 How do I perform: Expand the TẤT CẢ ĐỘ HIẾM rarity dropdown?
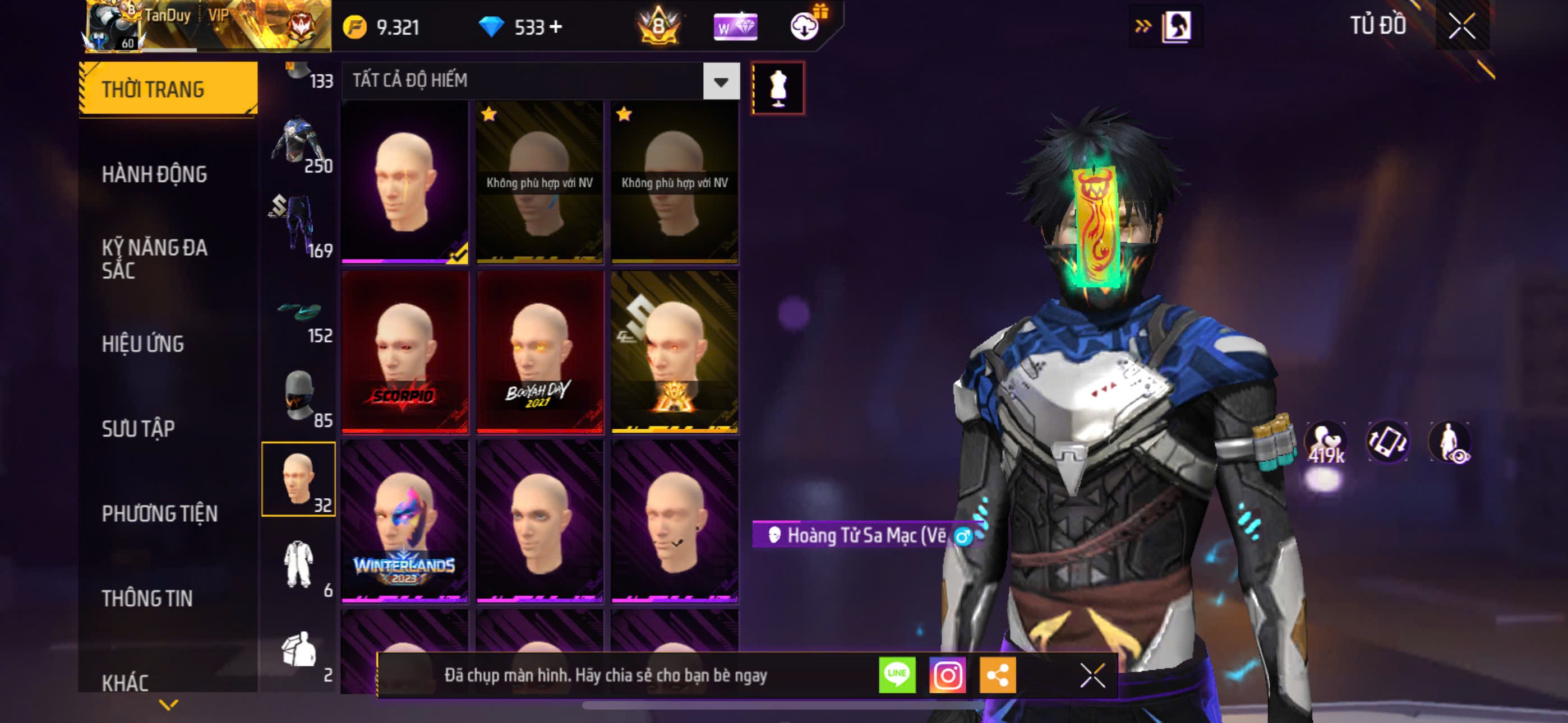721,81
